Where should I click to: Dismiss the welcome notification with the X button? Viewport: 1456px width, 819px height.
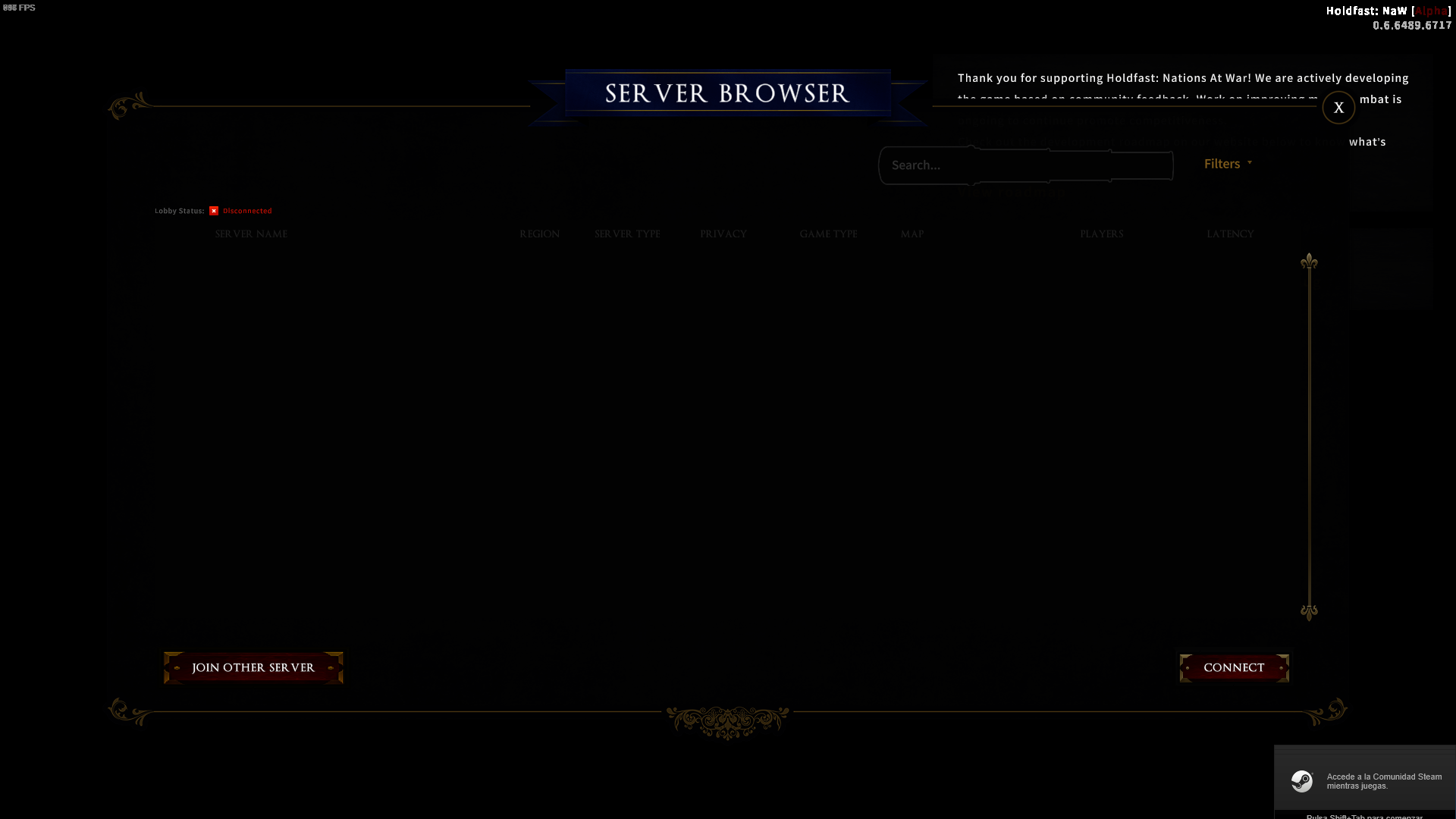[x=1338, y=108]
